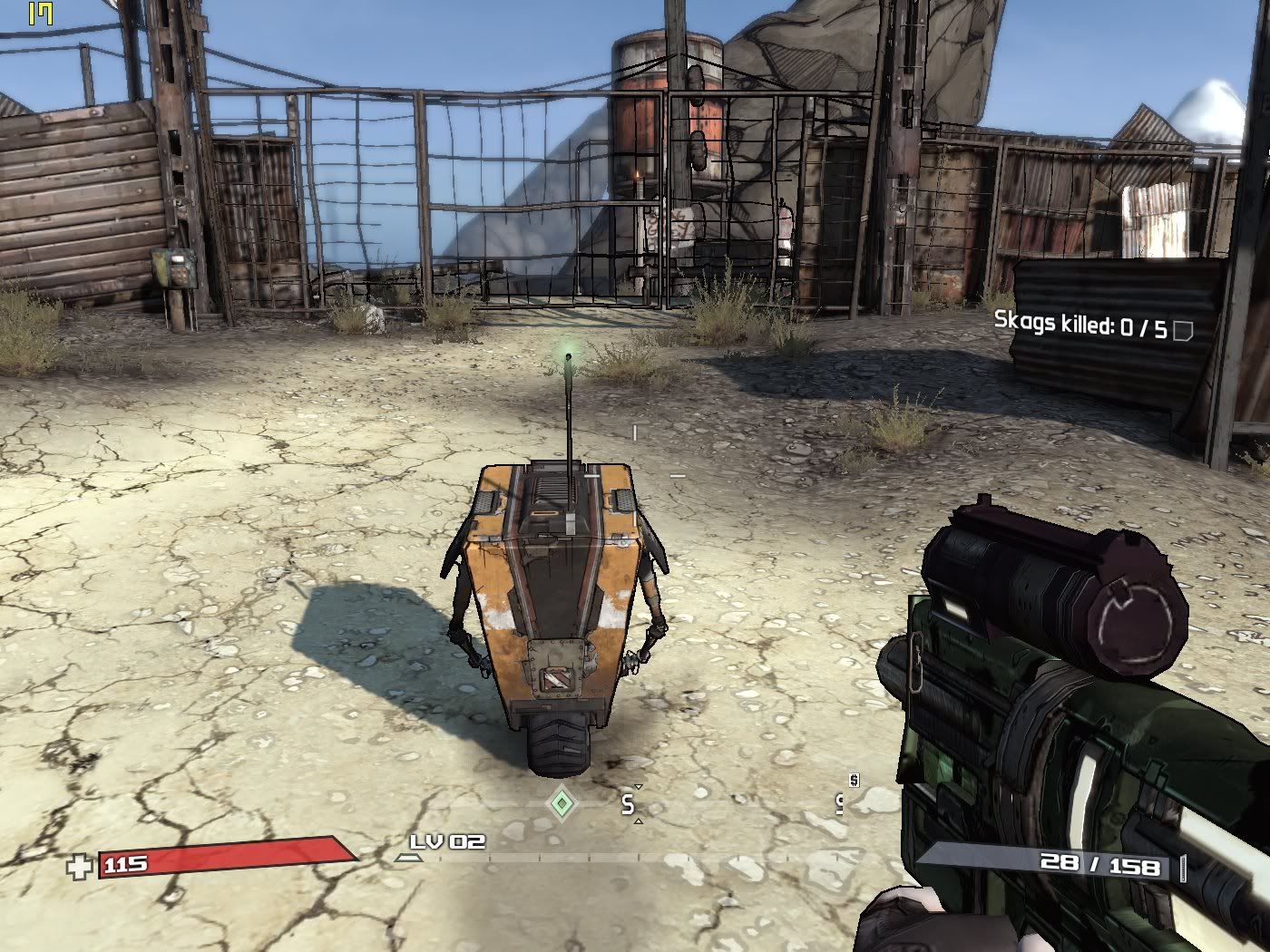1270x952 pixels.
Task: Click the white health cross icon
Action: tap(80, 867)
